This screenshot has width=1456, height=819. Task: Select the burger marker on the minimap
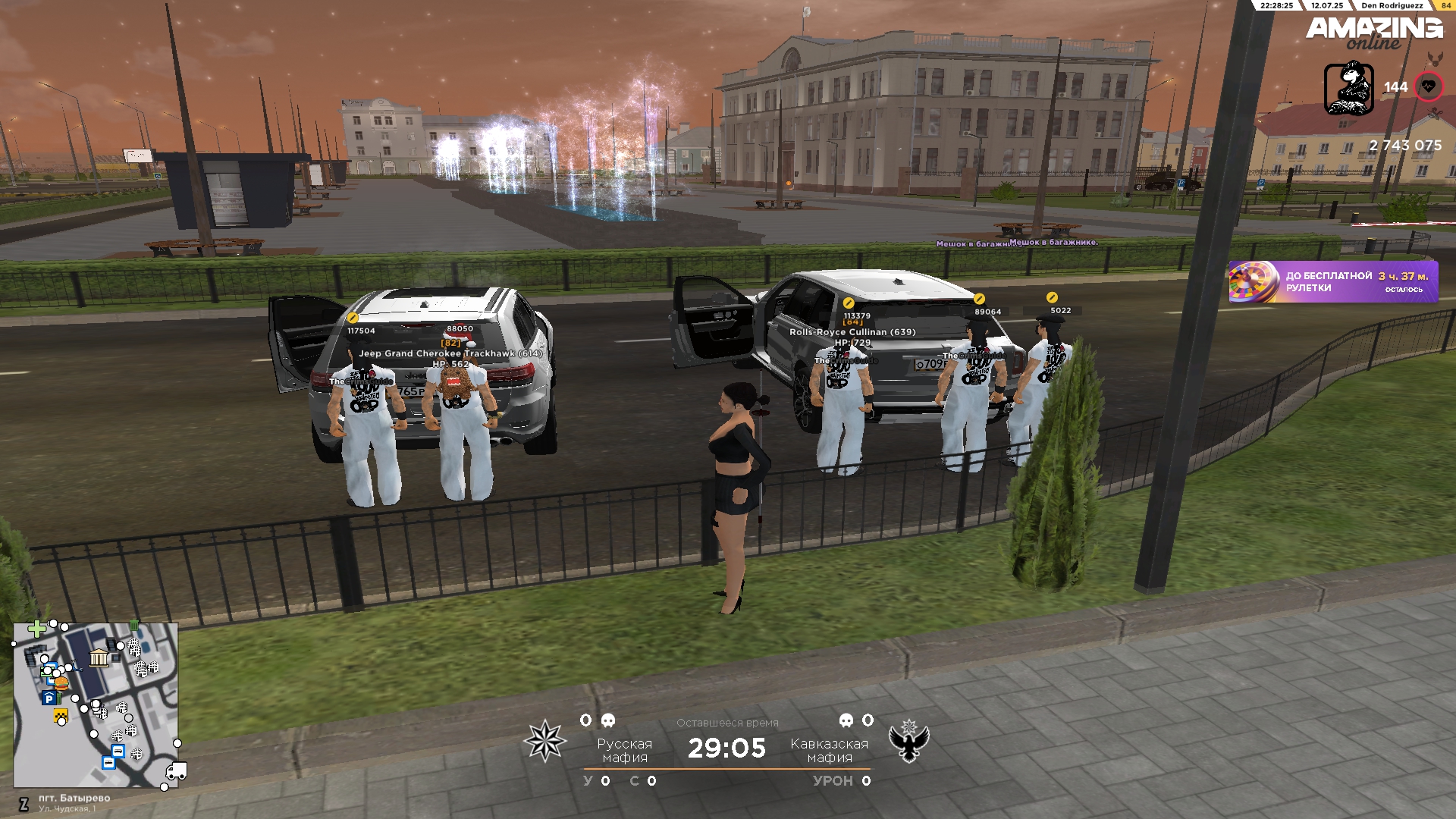pos(61,684)
